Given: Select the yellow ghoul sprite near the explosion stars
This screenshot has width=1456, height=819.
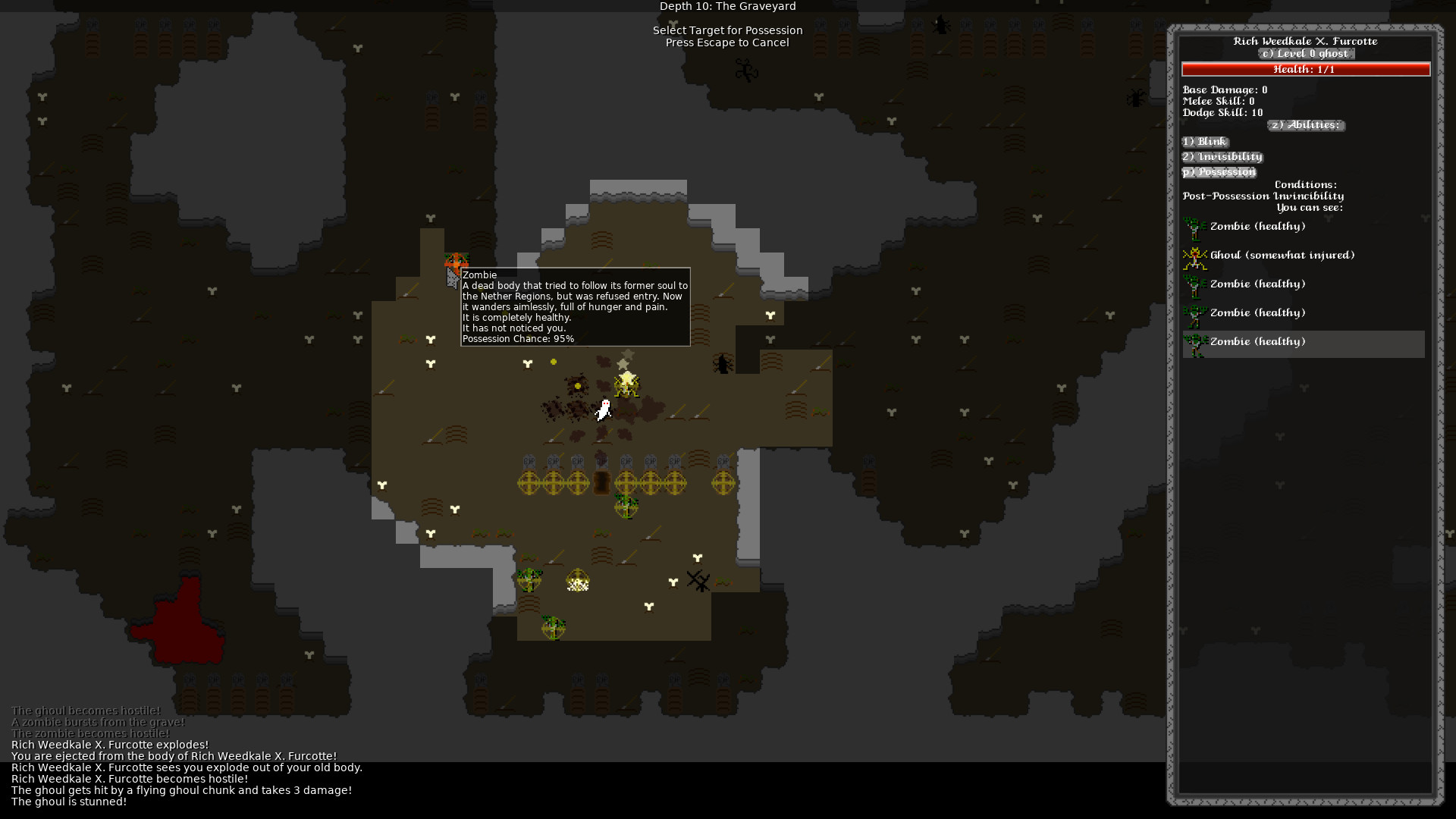Looking at the screenshot, I should (x=626, y=387).
